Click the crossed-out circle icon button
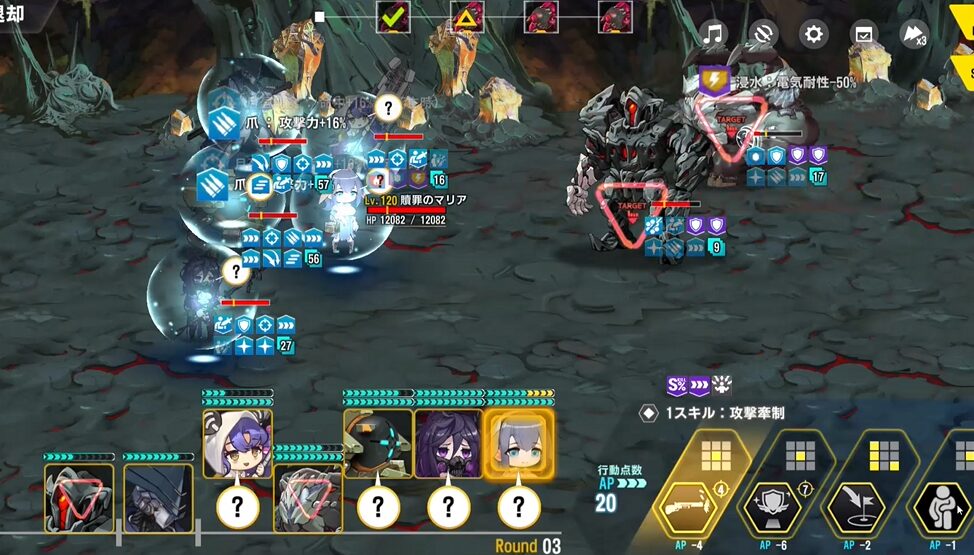The image size is (974, 555). 764,35
